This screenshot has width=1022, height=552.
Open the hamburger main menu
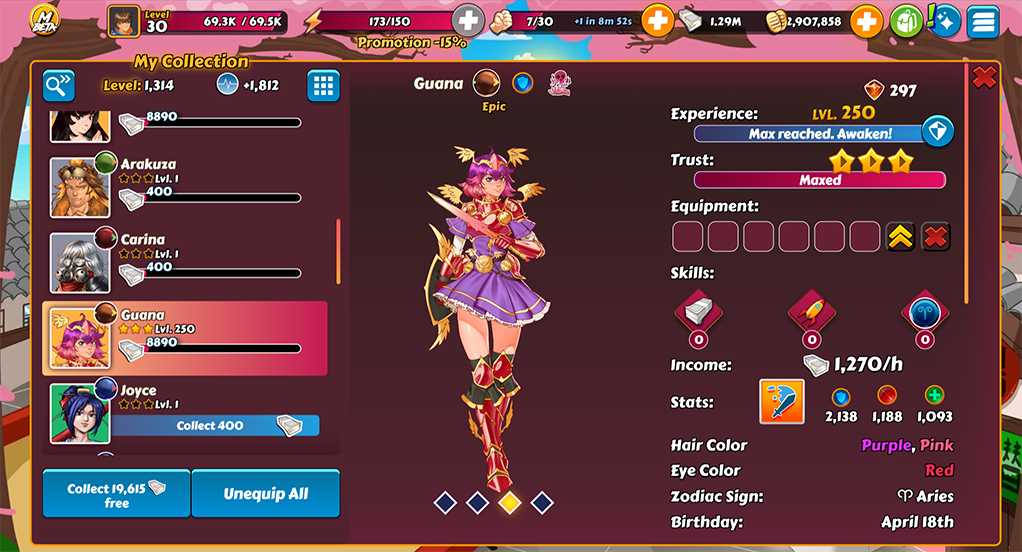pos(983,21)
